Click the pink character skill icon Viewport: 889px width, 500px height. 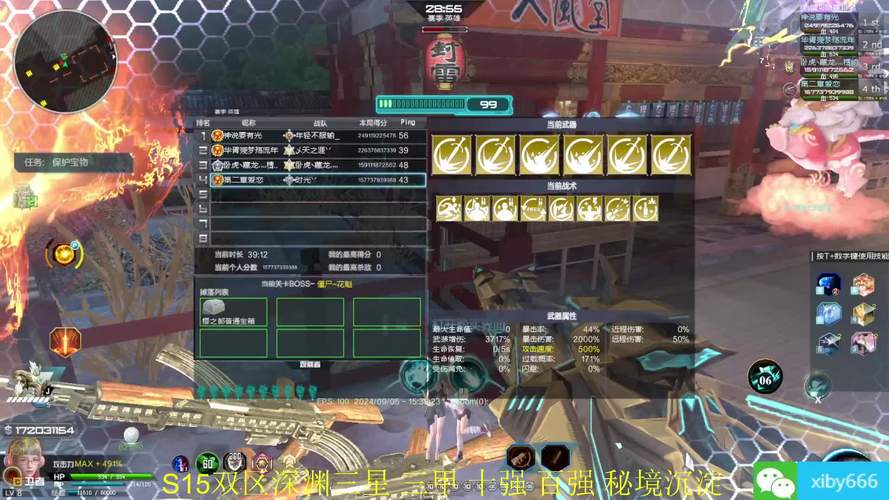click(862, 343)
